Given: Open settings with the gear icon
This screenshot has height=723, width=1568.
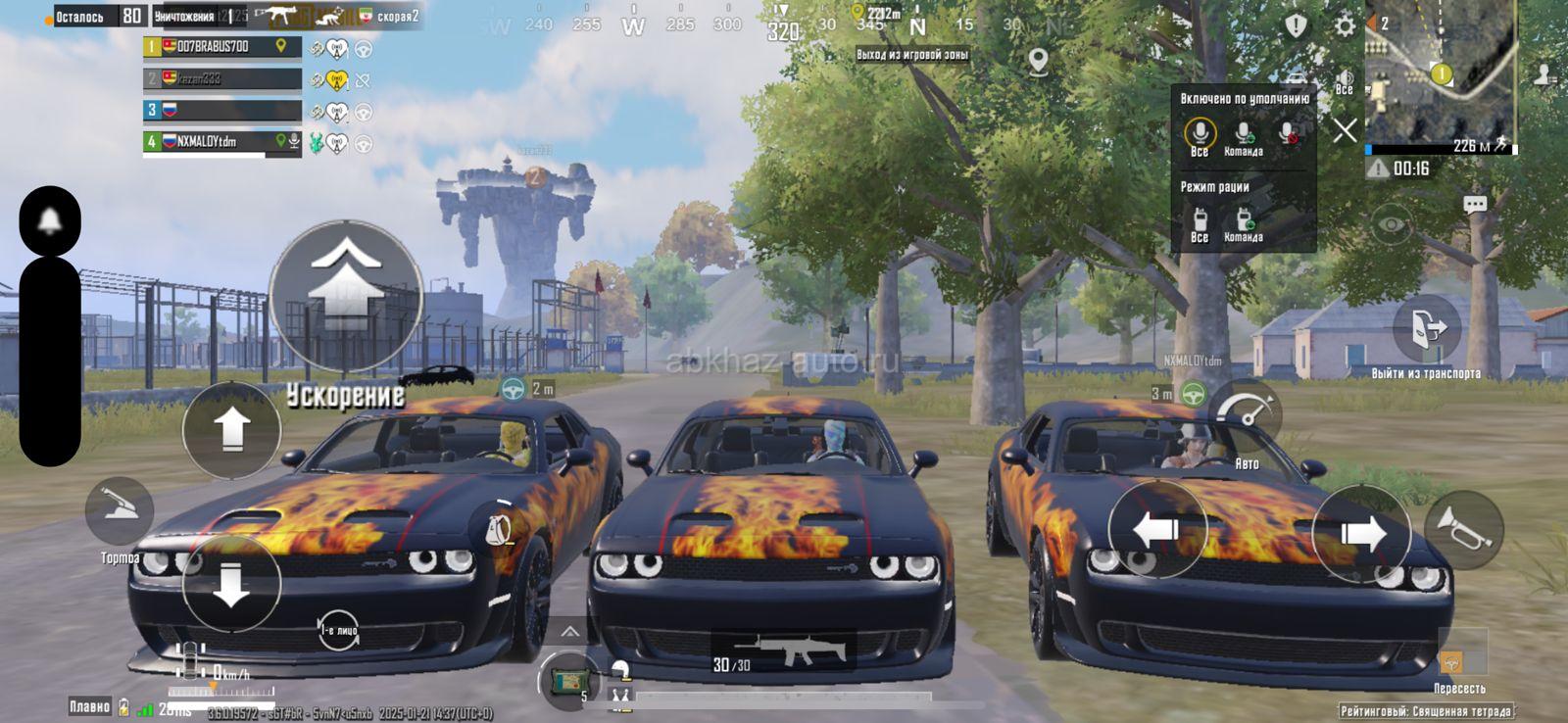Looking at the screenshot, I should pos(1345,25).
